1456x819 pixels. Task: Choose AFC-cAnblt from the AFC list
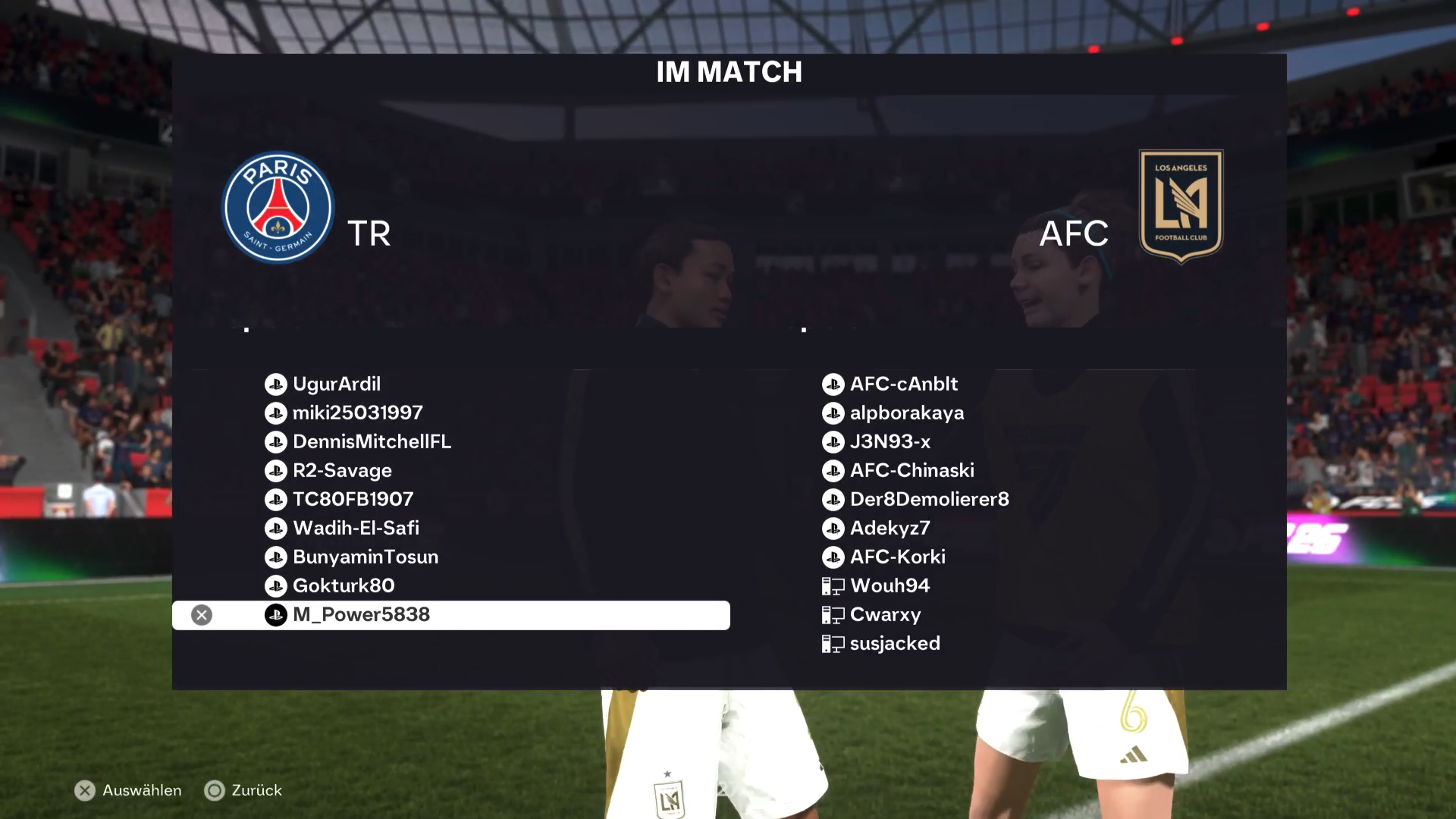(903, 384)
